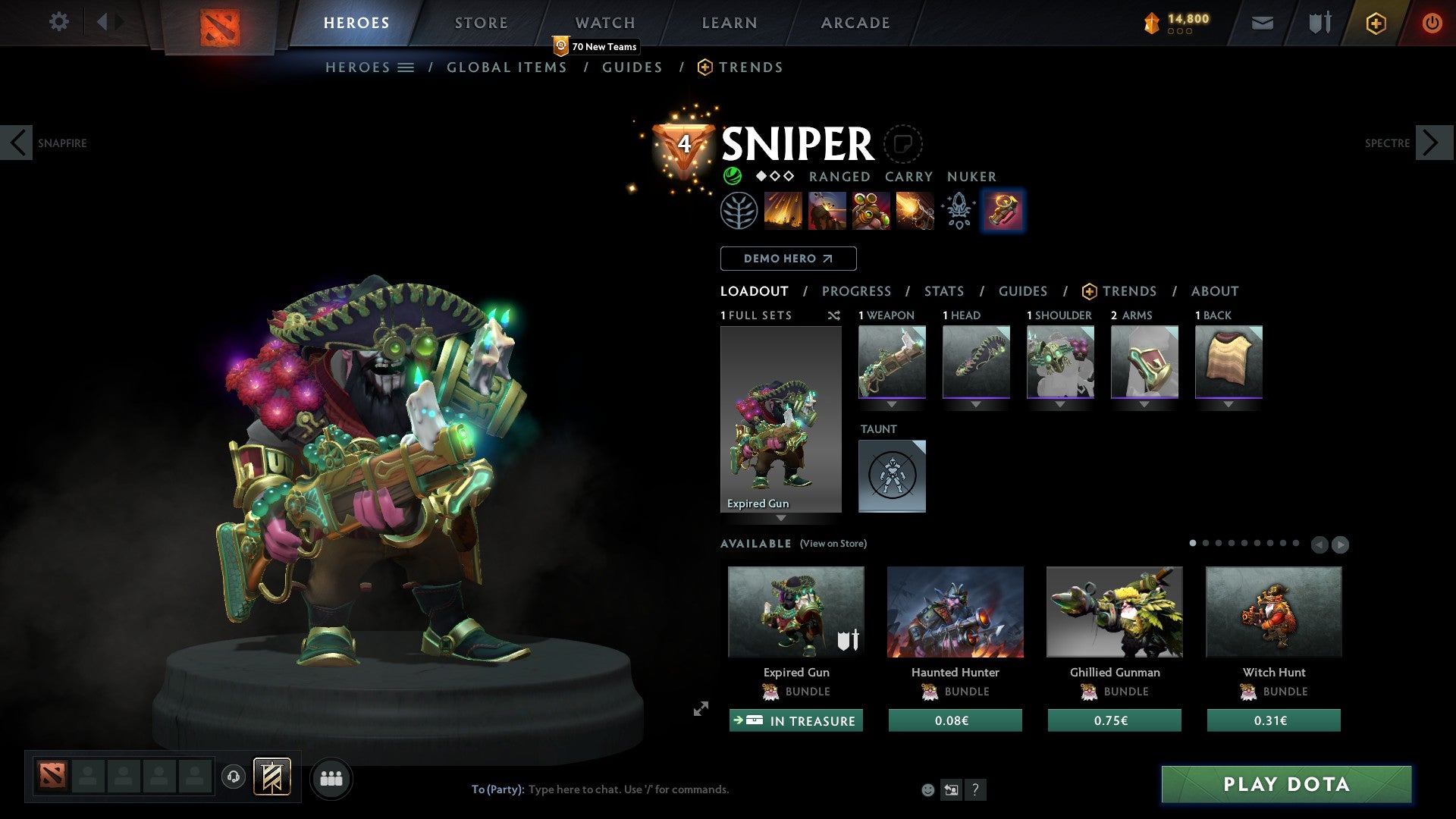Click the voice chat headset icon
The image size is (1456, 819).
tap(233, 777)
